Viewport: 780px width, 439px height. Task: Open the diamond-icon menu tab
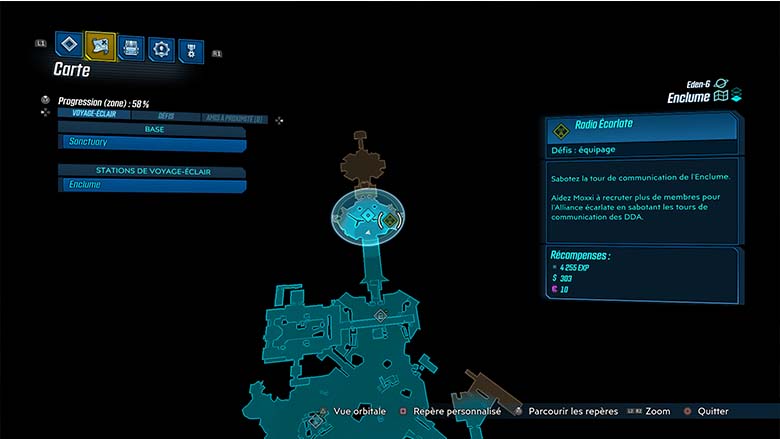click(x=68, y=45)
